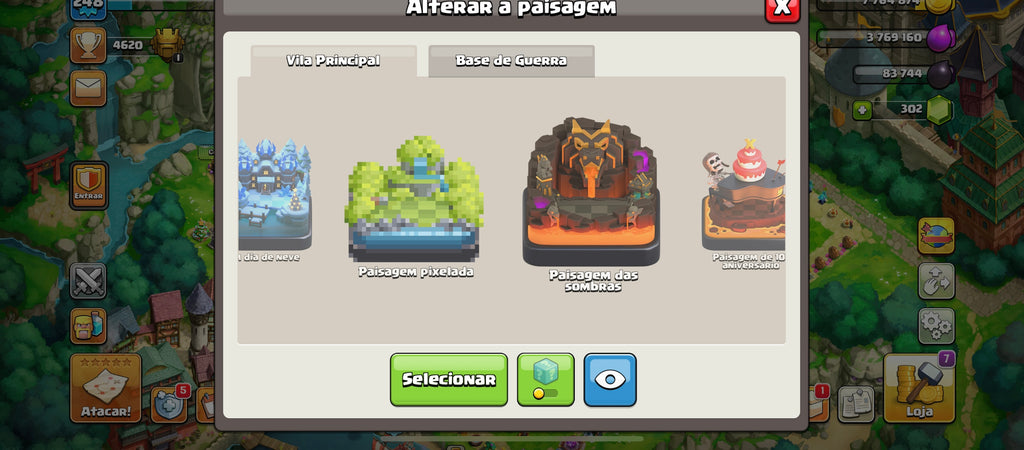Screen dimensions: 1024x450
Task: Confirm with the Selecionar button
Action: click(x=448, y=380)
